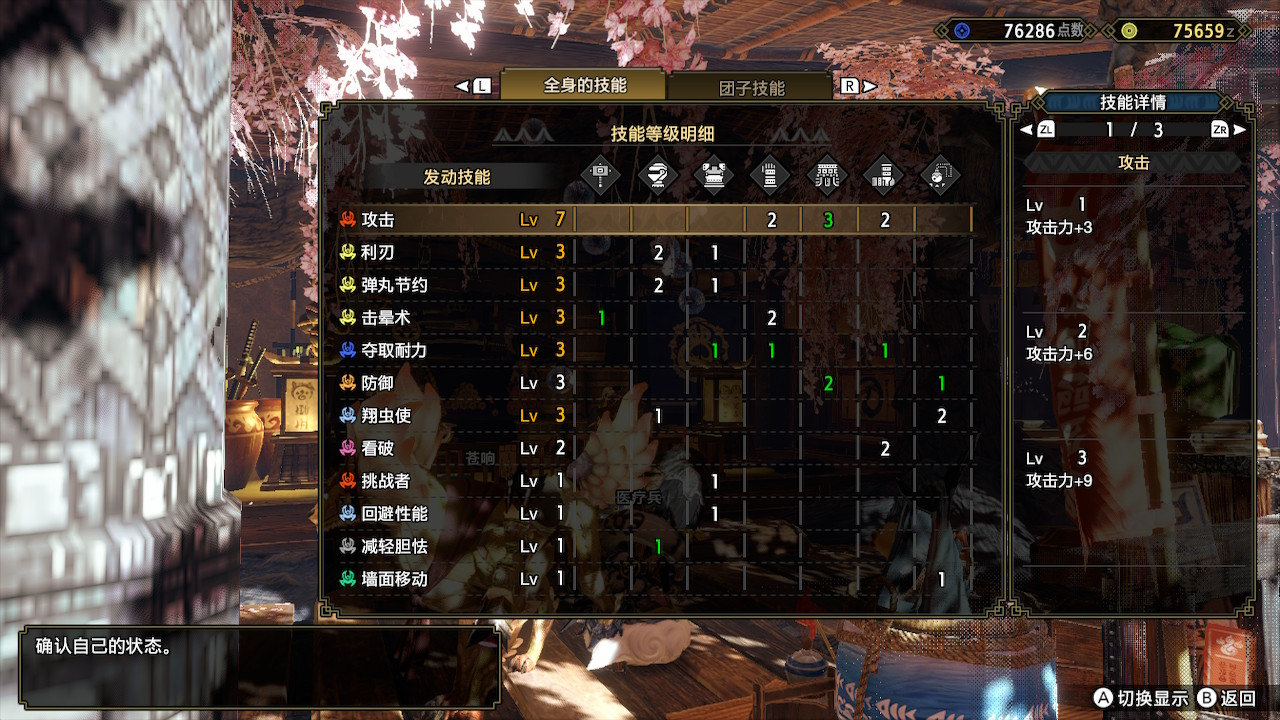Switch to the 团子技能 tab
This screenshot has width=1280, height=720.
pyautogui.click(x=755, y=87)
